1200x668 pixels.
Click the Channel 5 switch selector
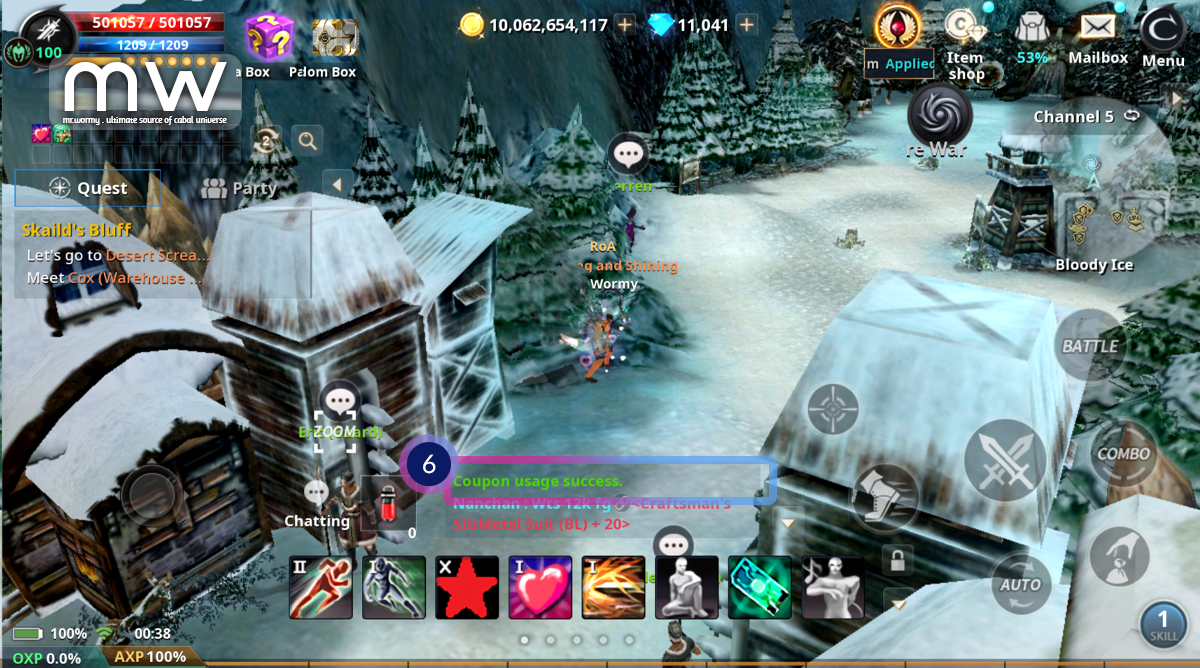[1086, 117]
